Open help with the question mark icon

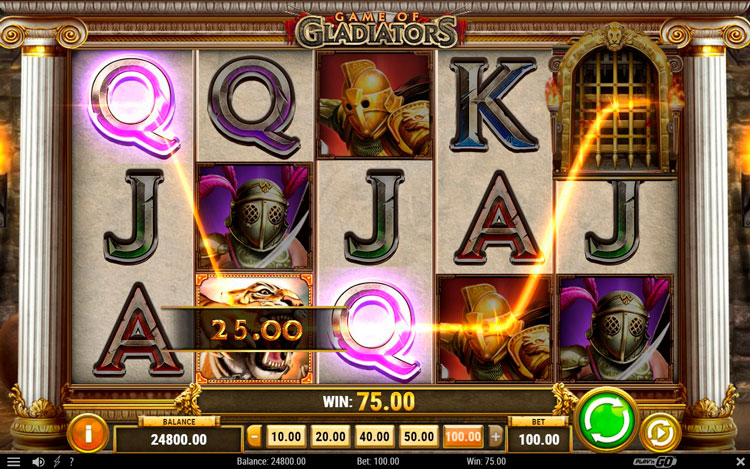[71, 462]
